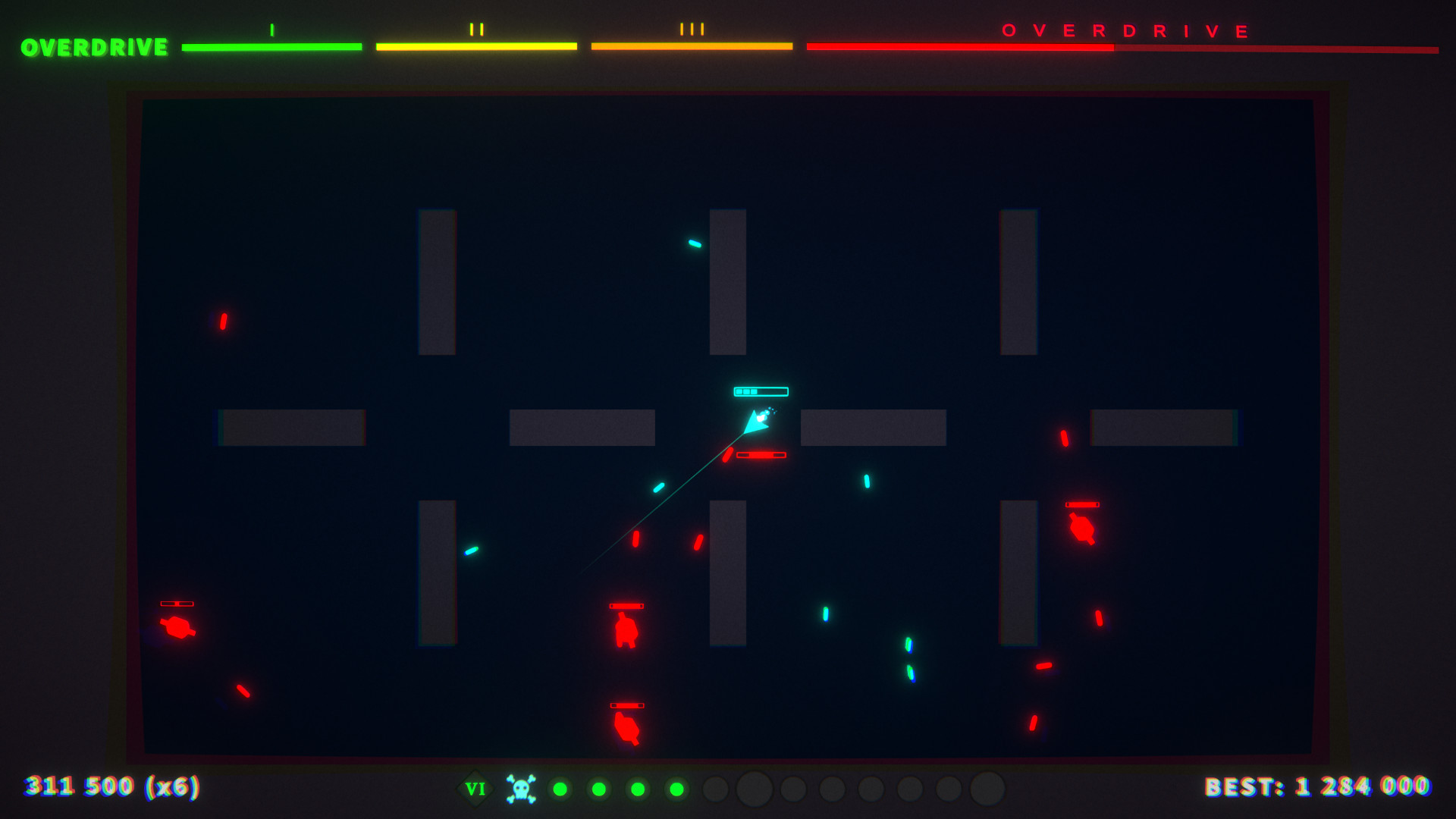
Task: Click the first unlit gray dot indicator
Action: 714,789
